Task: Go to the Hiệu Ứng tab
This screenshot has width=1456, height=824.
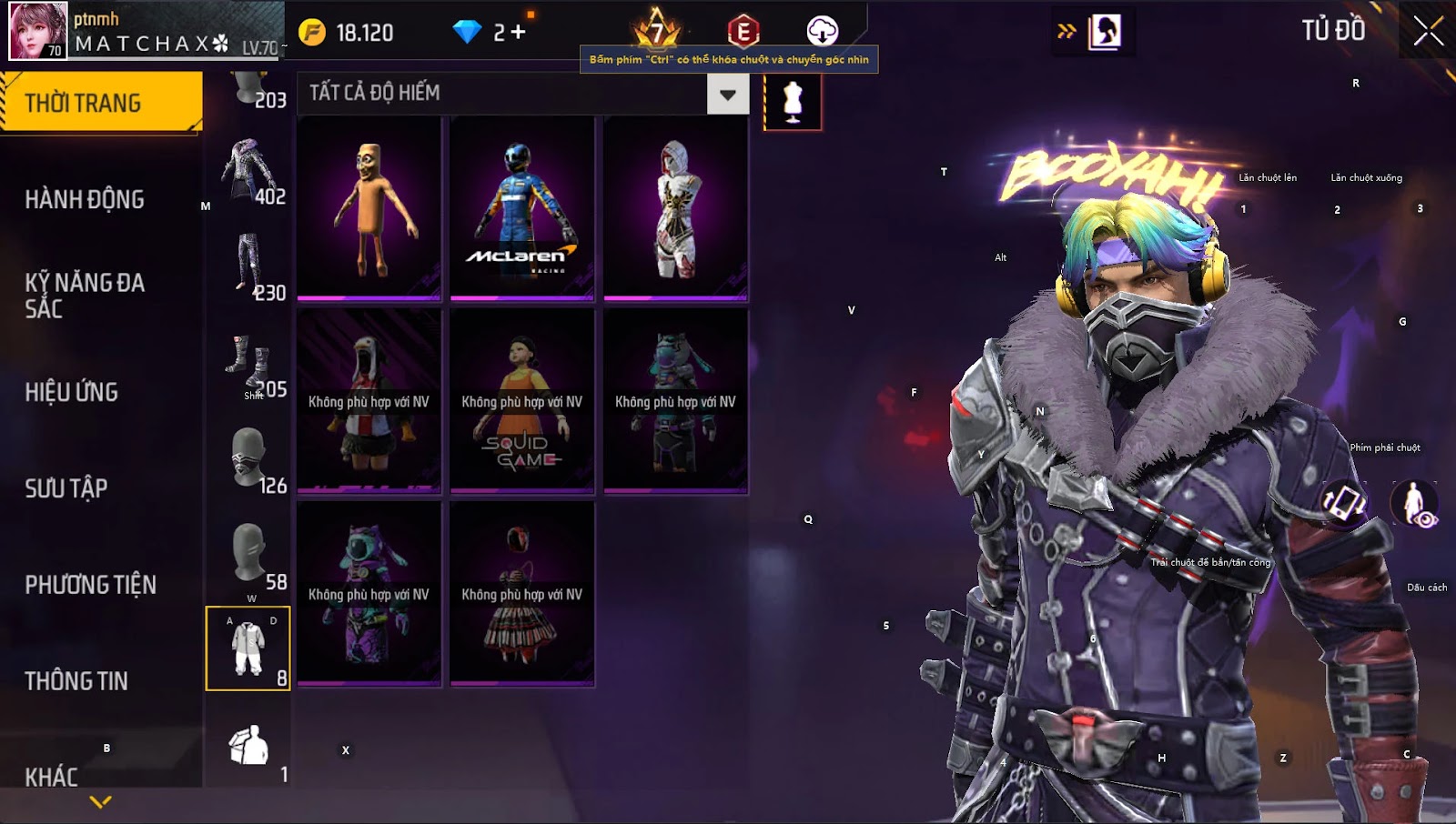Action: (72, 392)
